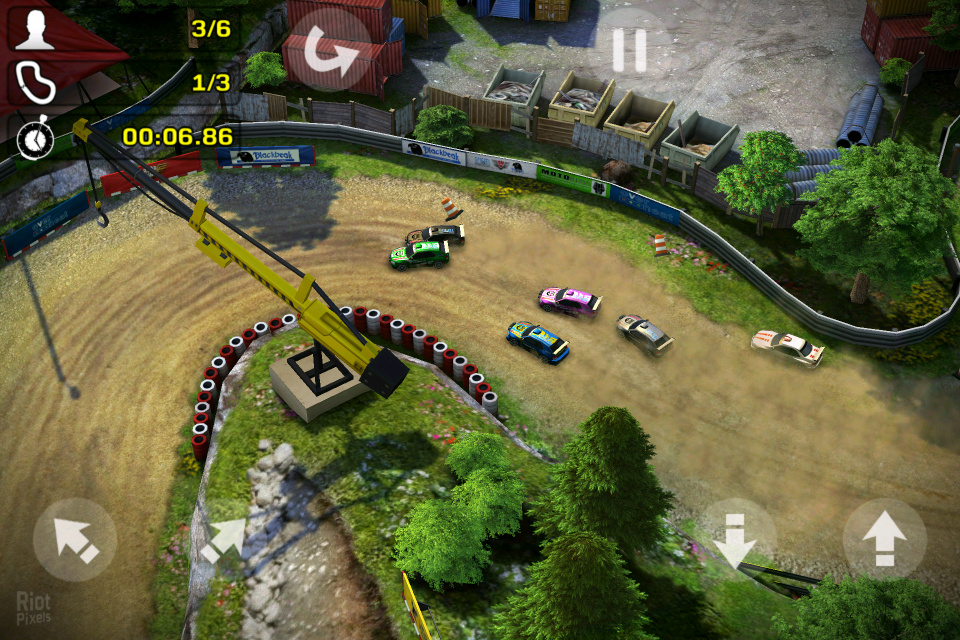Hit the brake down-arrow button
Viewport: 960px width, 640px height.
click(x=737, y=540)
